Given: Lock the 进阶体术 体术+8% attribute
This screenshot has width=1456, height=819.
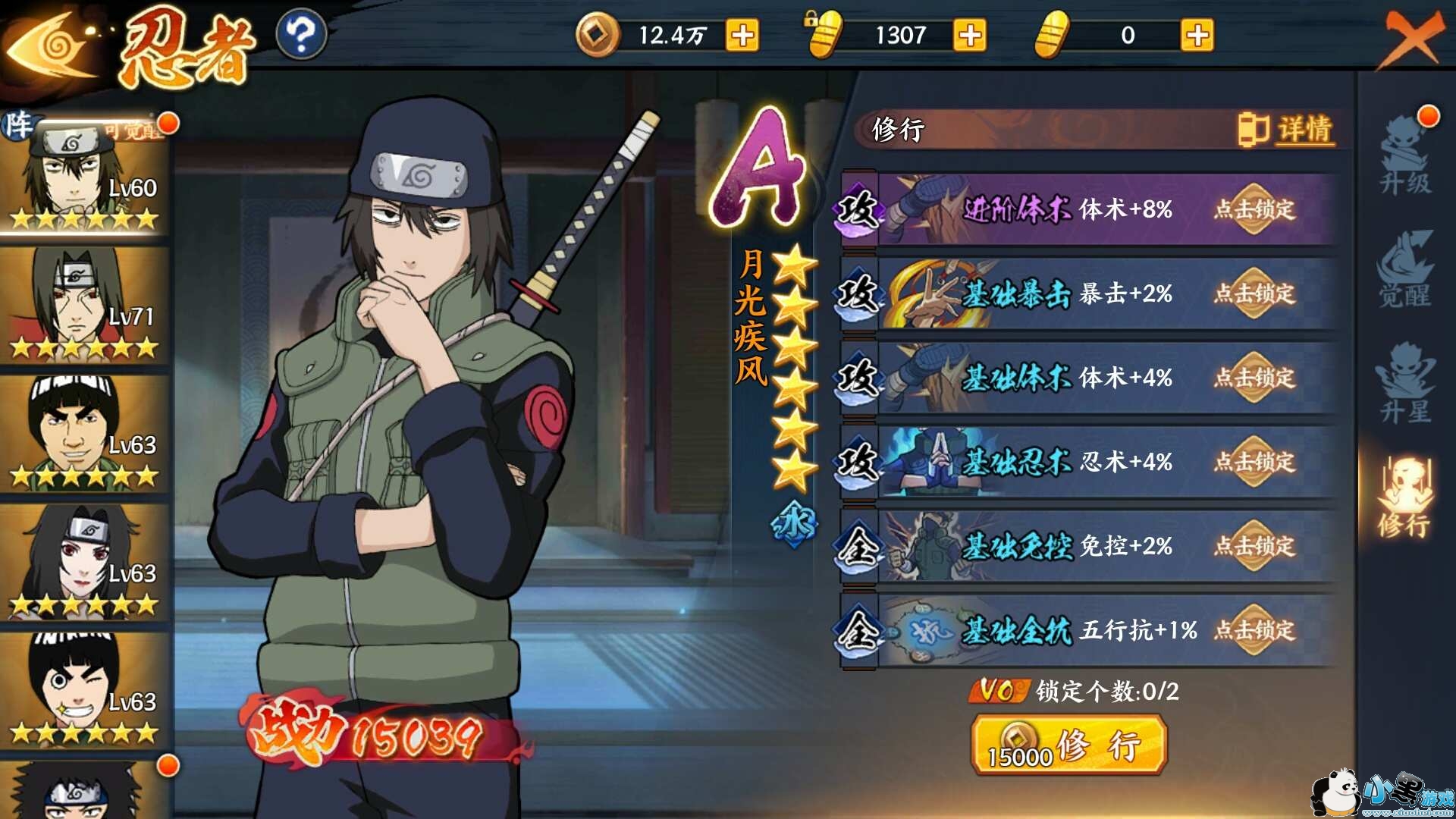Looking at the screenshot, I should coord(1254,209).
